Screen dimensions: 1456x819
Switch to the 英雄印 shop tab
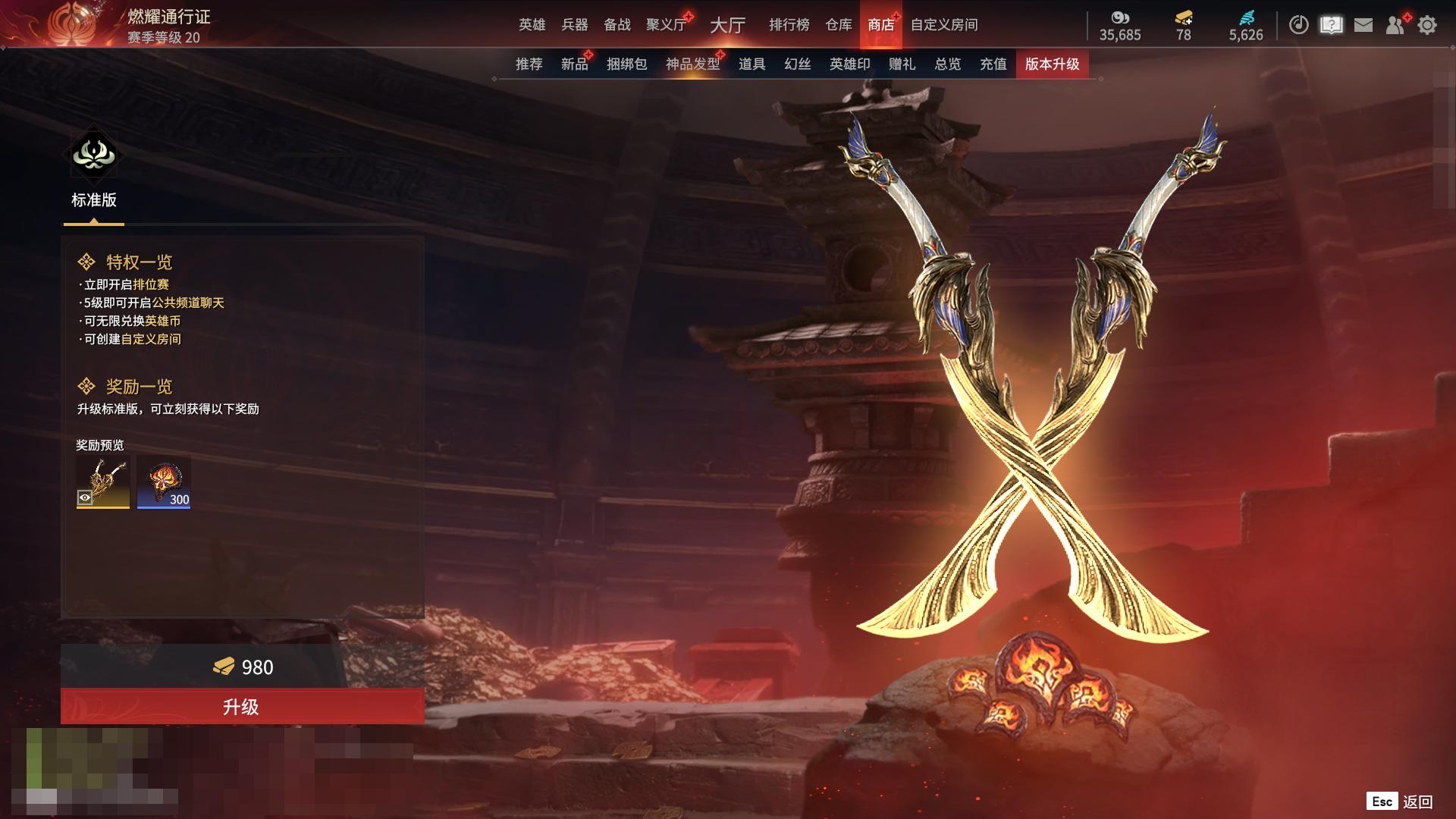pos(849,64)
